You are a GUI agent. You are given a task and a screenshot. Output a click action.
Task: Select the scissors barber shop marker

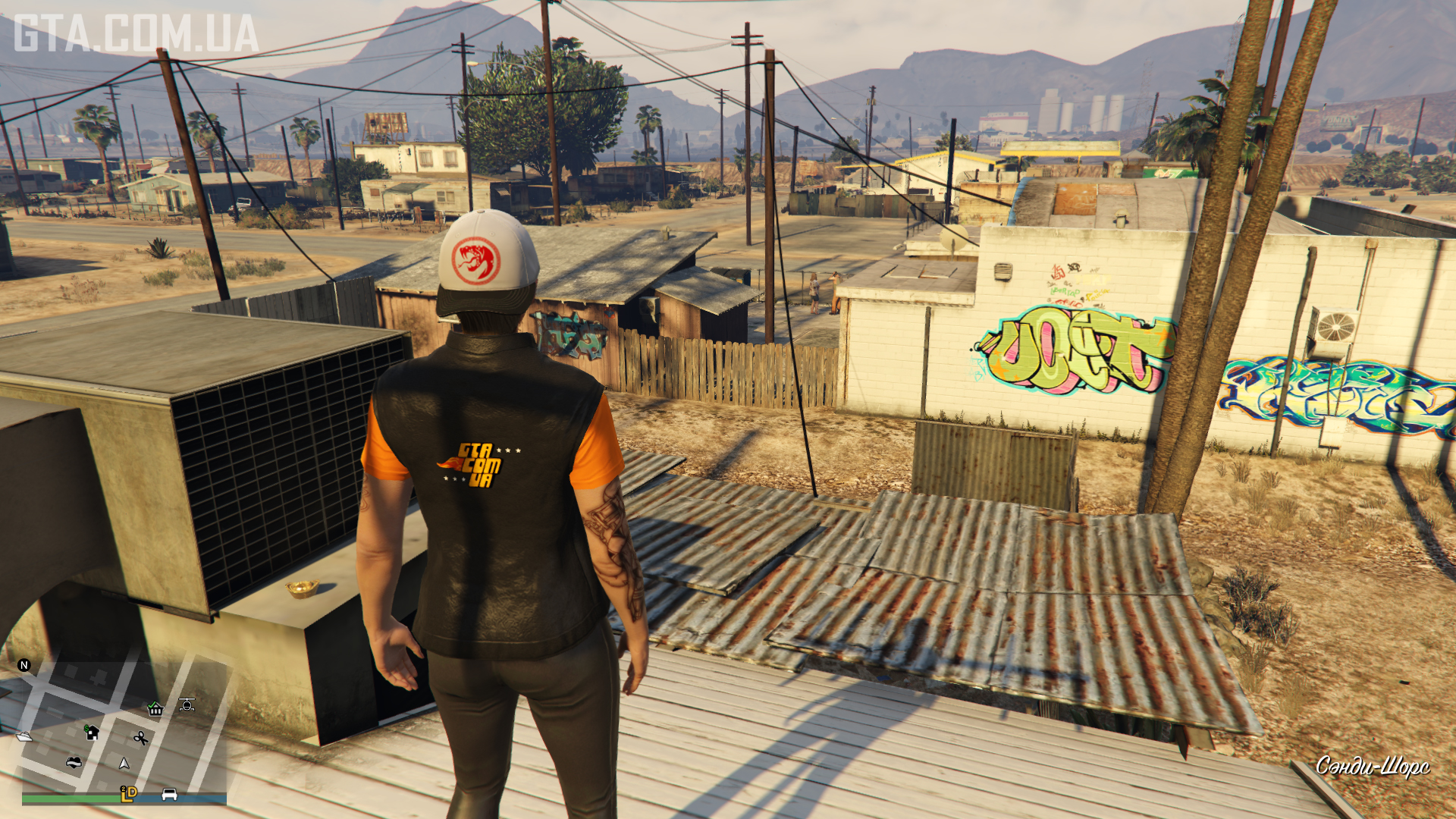point(140,737)
